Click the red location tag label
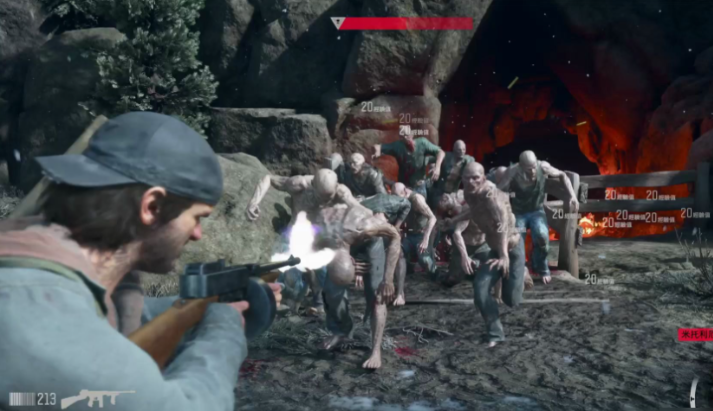This screenshot has height=411, width=713. 695,335
